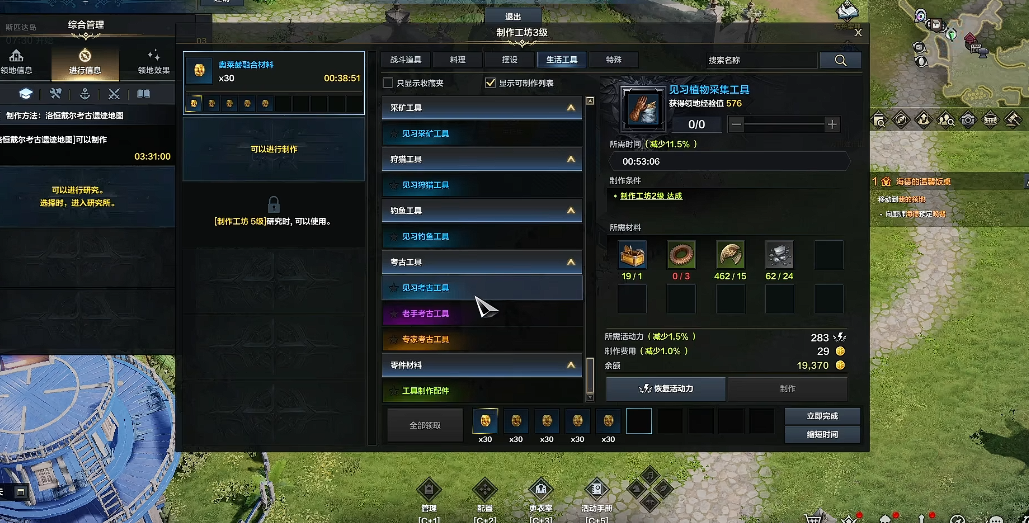
Task: Select the purple 老手考古工具 recipe
Action: [x=425, y=314]
